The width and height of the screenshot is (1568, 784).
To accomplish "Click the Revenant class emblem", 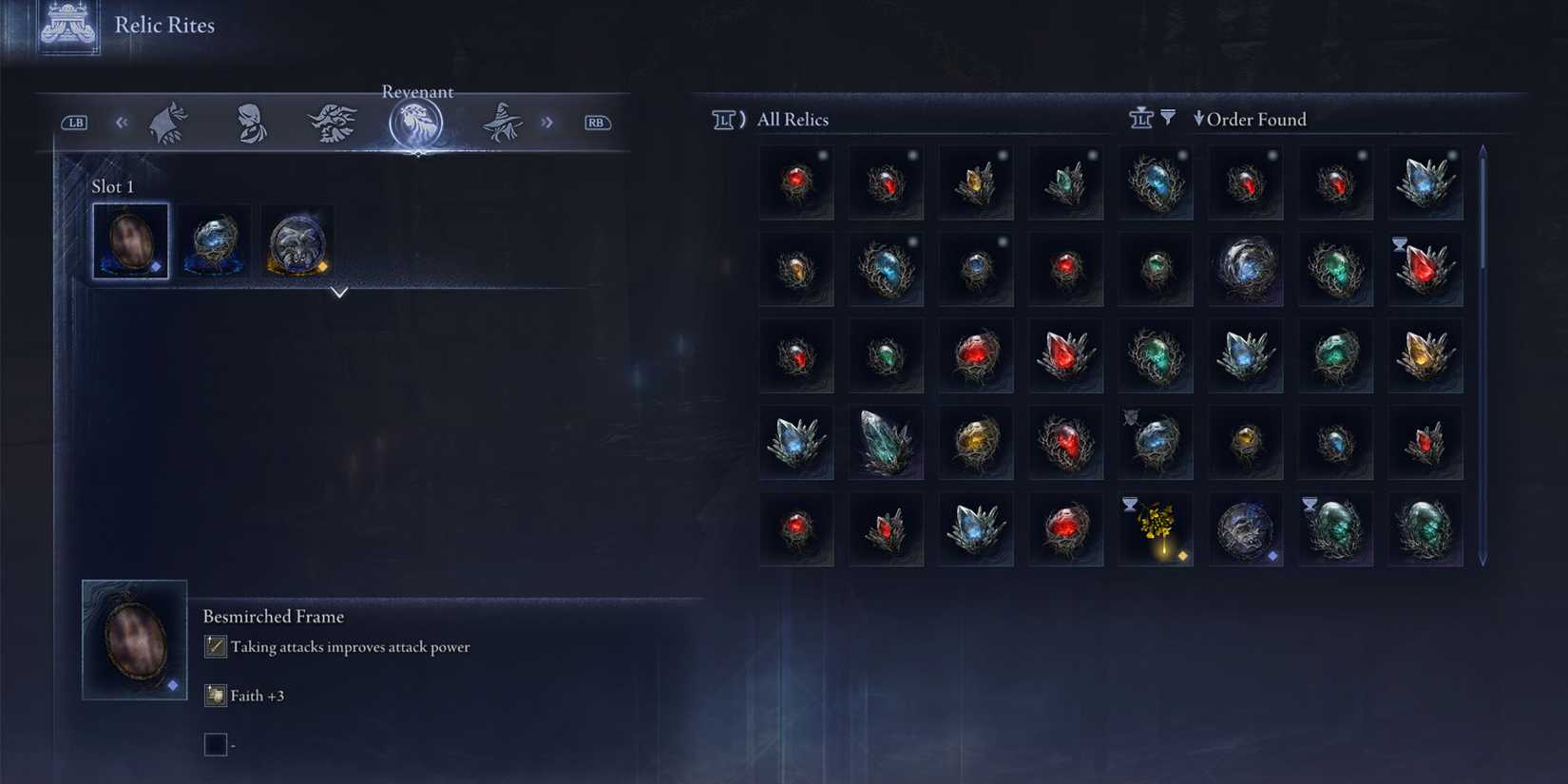I will click(x=415, y=121).
